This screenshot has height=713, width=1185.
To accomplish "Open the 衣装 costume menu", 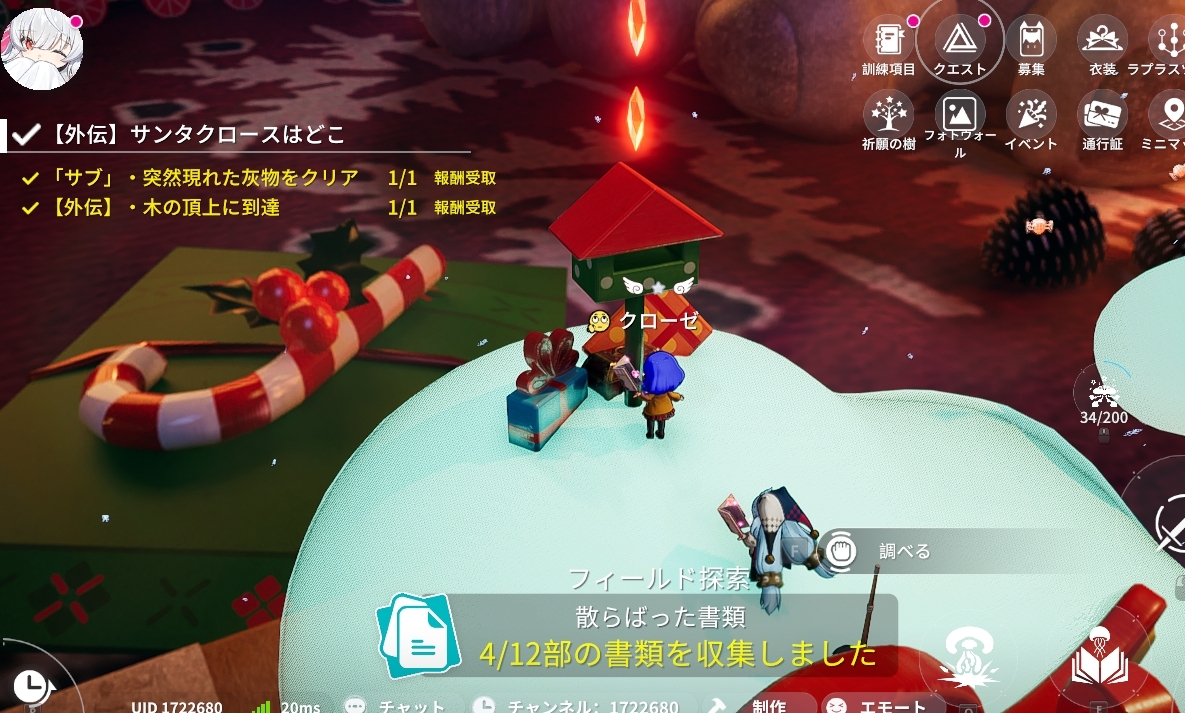I will coord(1102,41).
